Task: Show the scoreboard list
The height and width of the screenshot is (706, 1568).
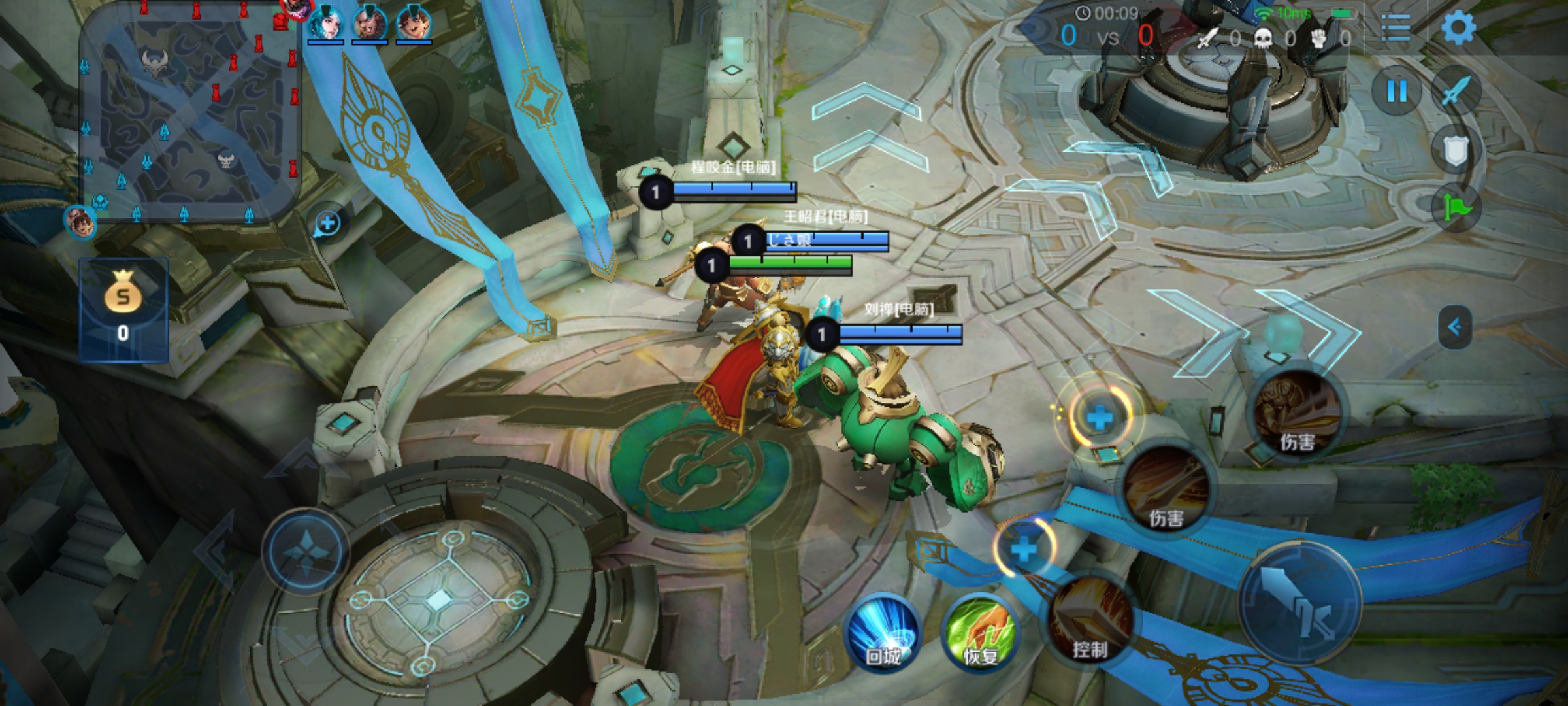Action: click(1396, 29)
